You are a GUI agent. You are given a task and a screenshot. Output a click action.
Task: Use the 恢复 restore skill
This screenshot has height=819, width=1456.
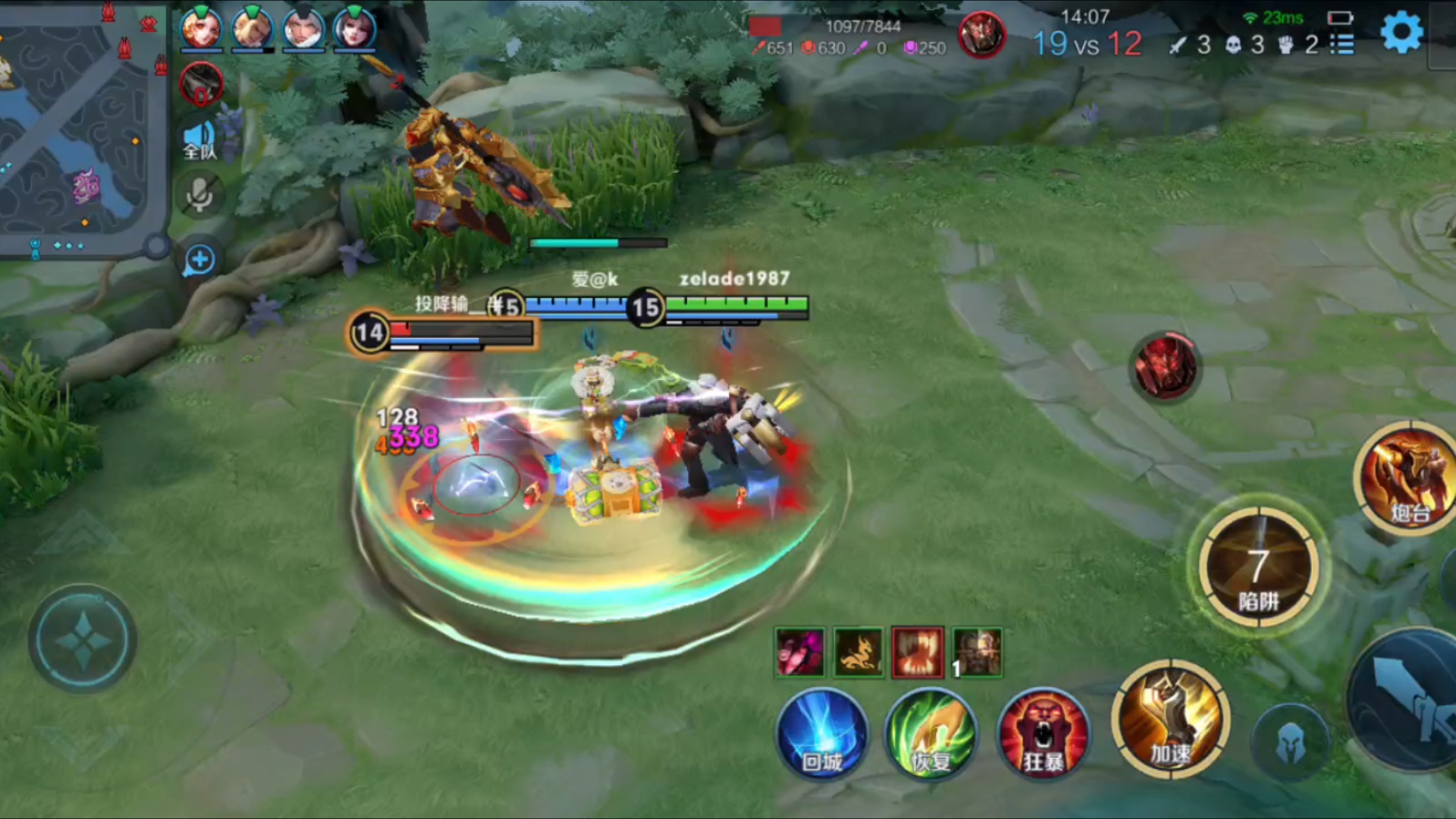(x=931, y=733)
